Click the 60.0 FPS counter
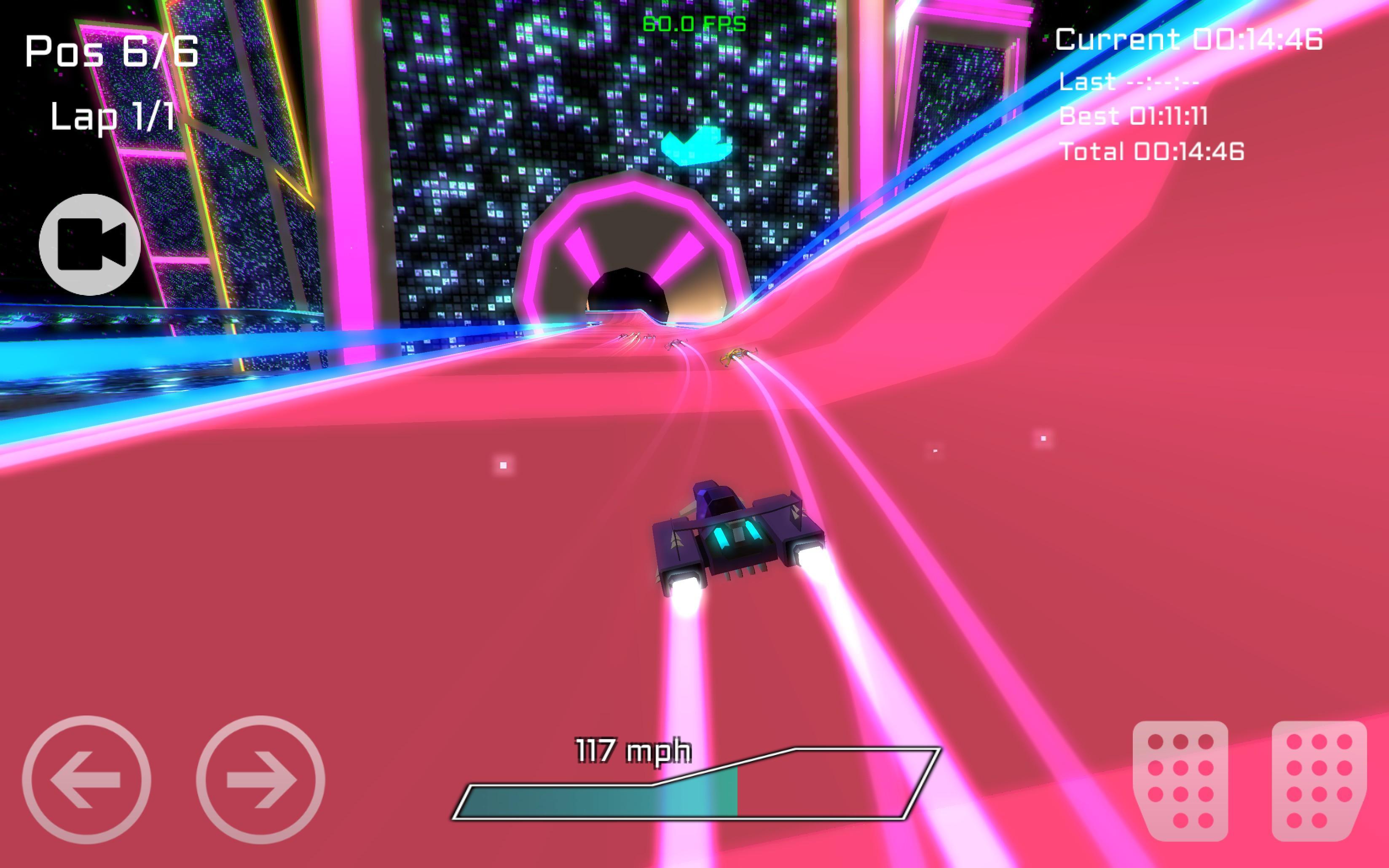Screen dimensions: 1389x868 pos(693,24)
